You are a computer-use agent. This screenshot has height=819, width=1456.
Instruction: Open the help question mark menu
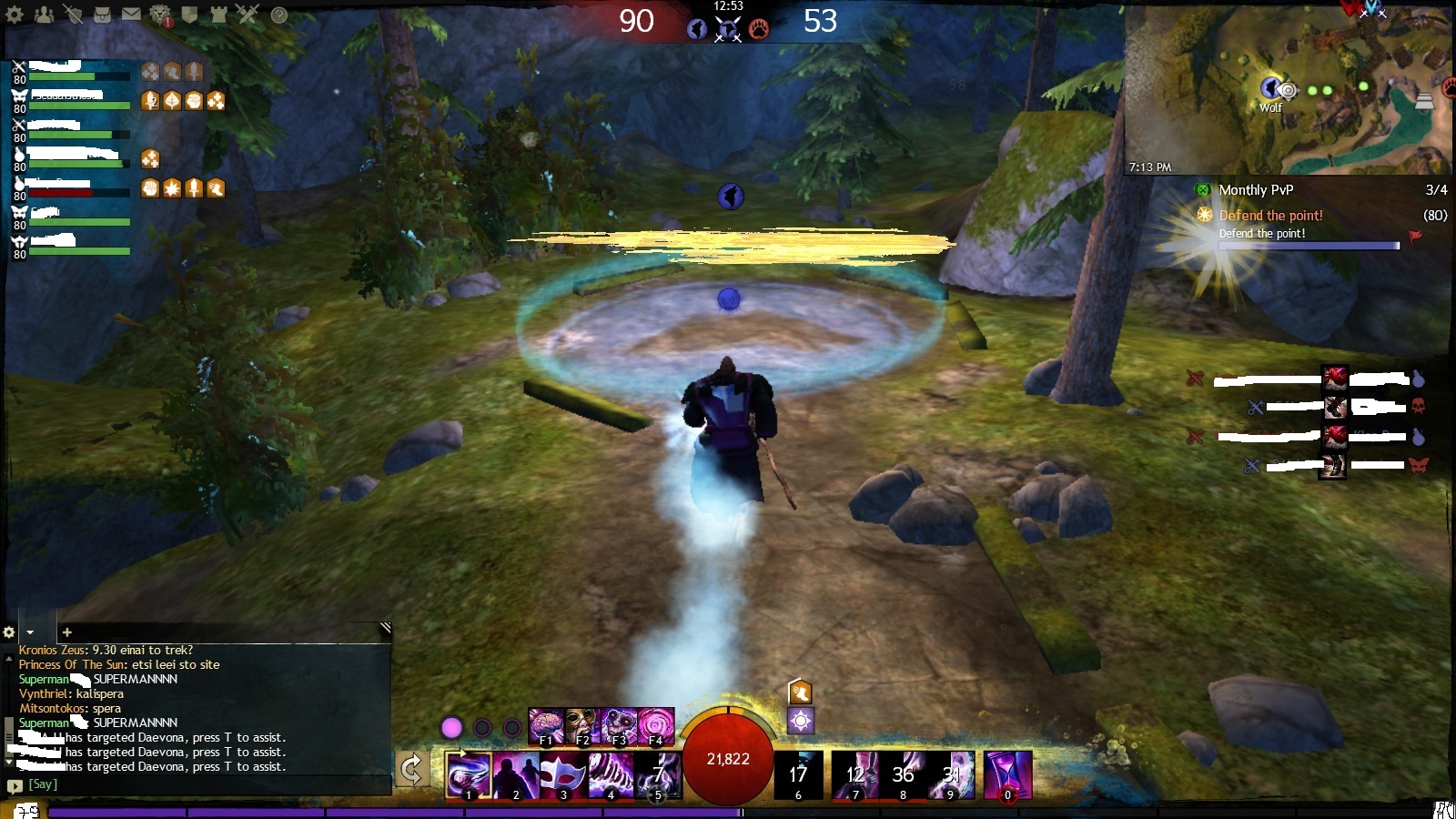point(279,15)
